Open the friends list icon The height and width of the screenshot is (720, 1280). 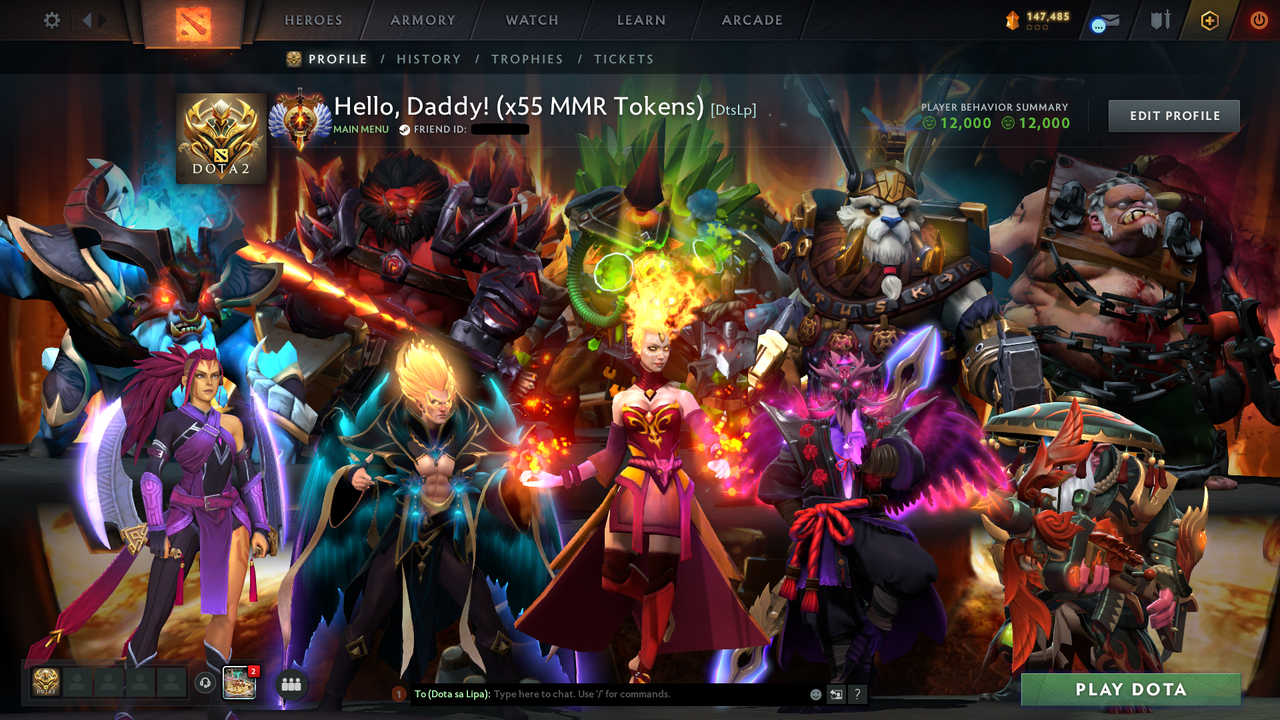click(289, 684)
